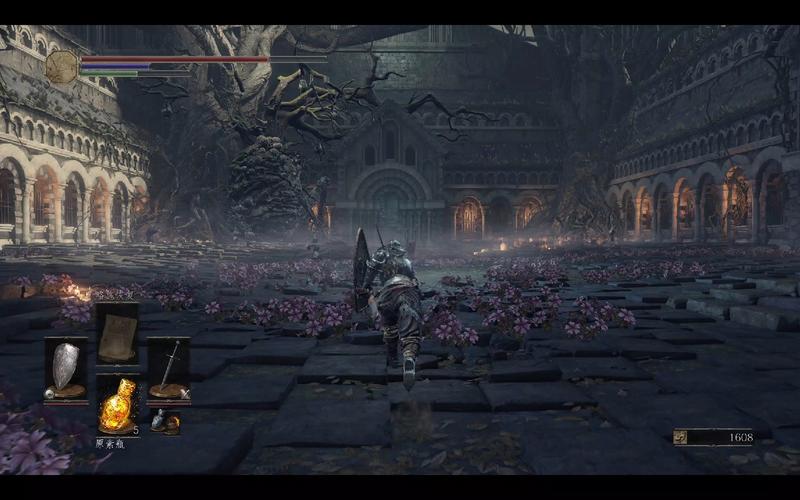This screenshot has height=500, width=800.
Task: Click the small flask icons below the sword slot
Action: click(166, 422)
